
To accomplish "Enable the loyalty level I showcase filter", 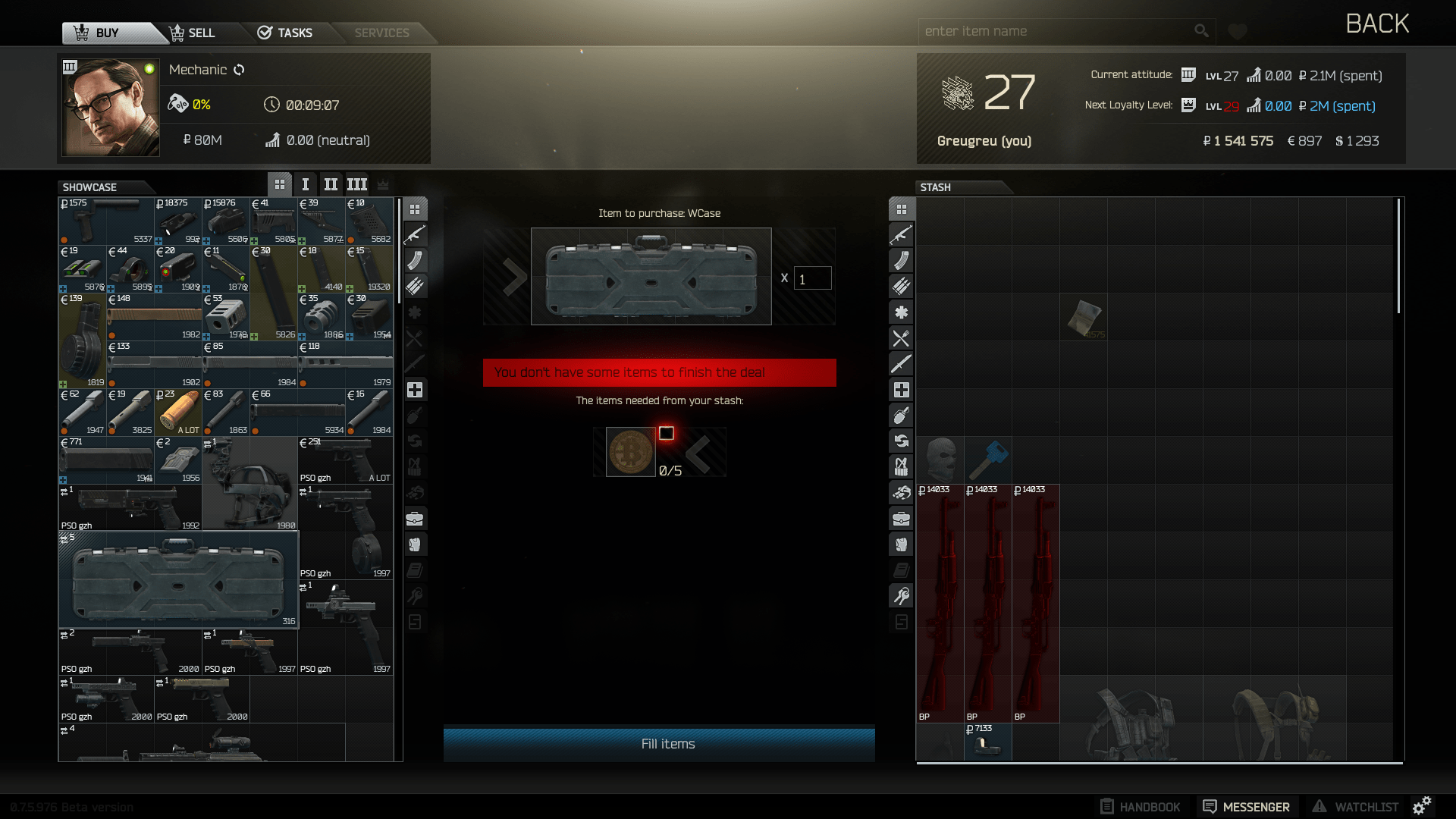I will coord(306,184).
